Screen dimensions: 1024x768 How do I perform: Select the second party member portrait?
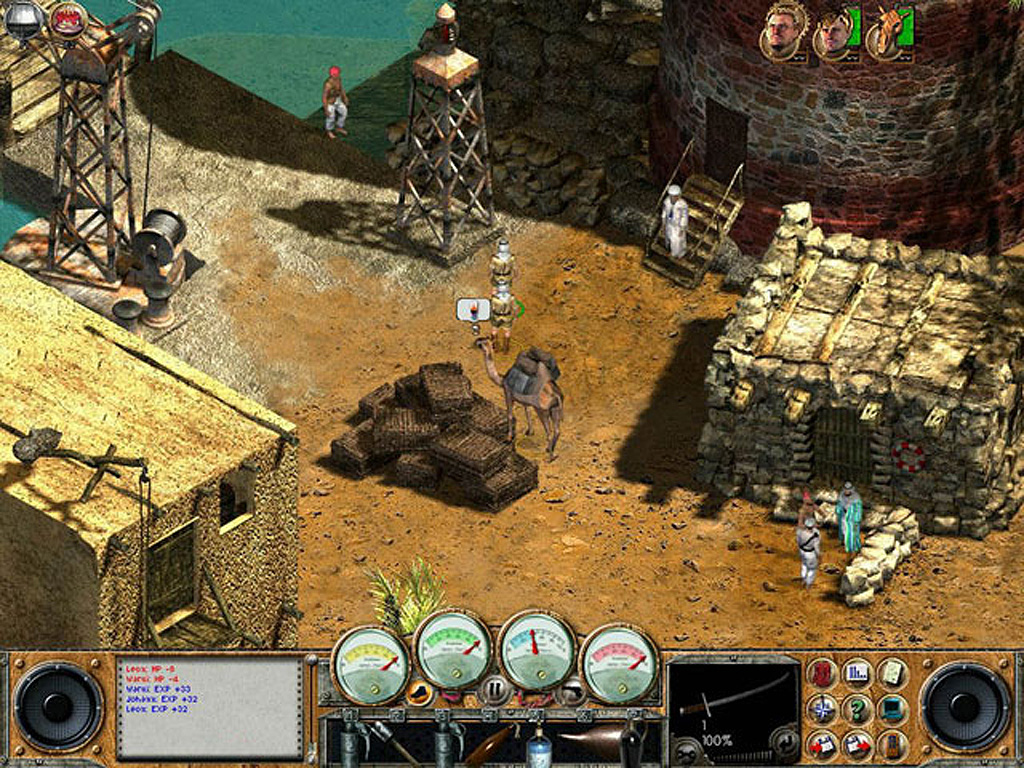(x=831, y=33)
